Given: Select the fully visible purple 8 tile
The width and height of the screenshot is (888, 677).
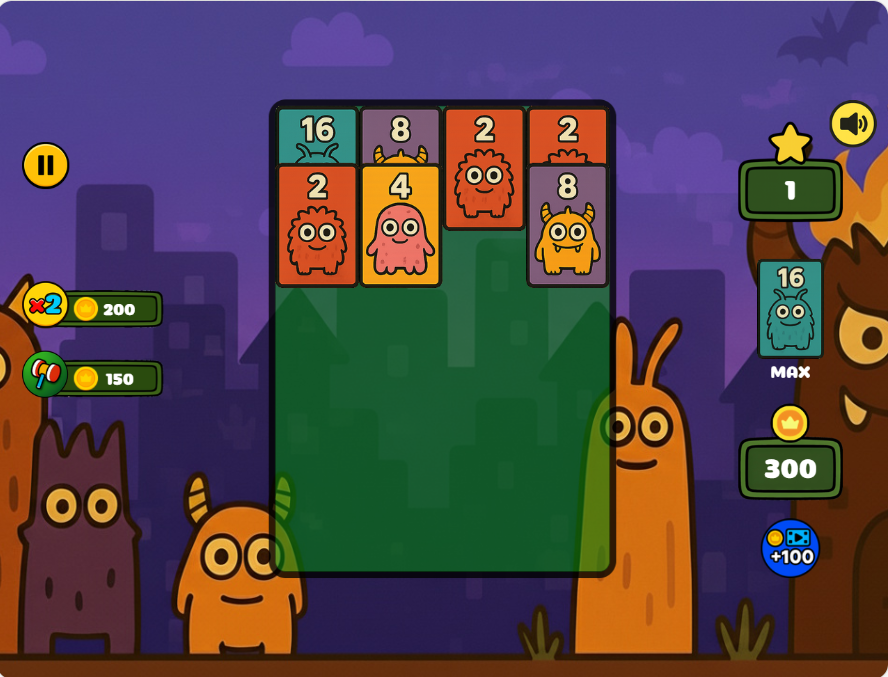Looking at the screenshot, I should (x=567, y=226).
